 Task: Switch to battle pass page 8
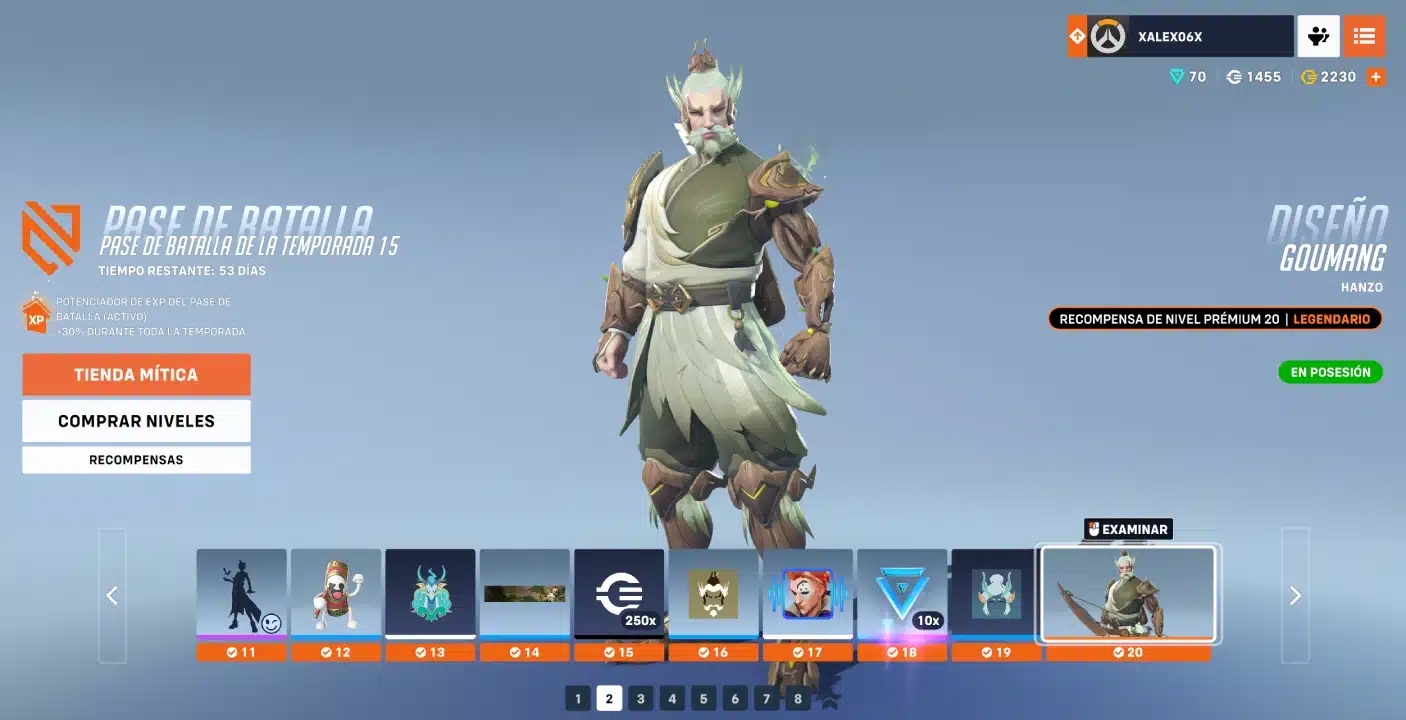797,698
